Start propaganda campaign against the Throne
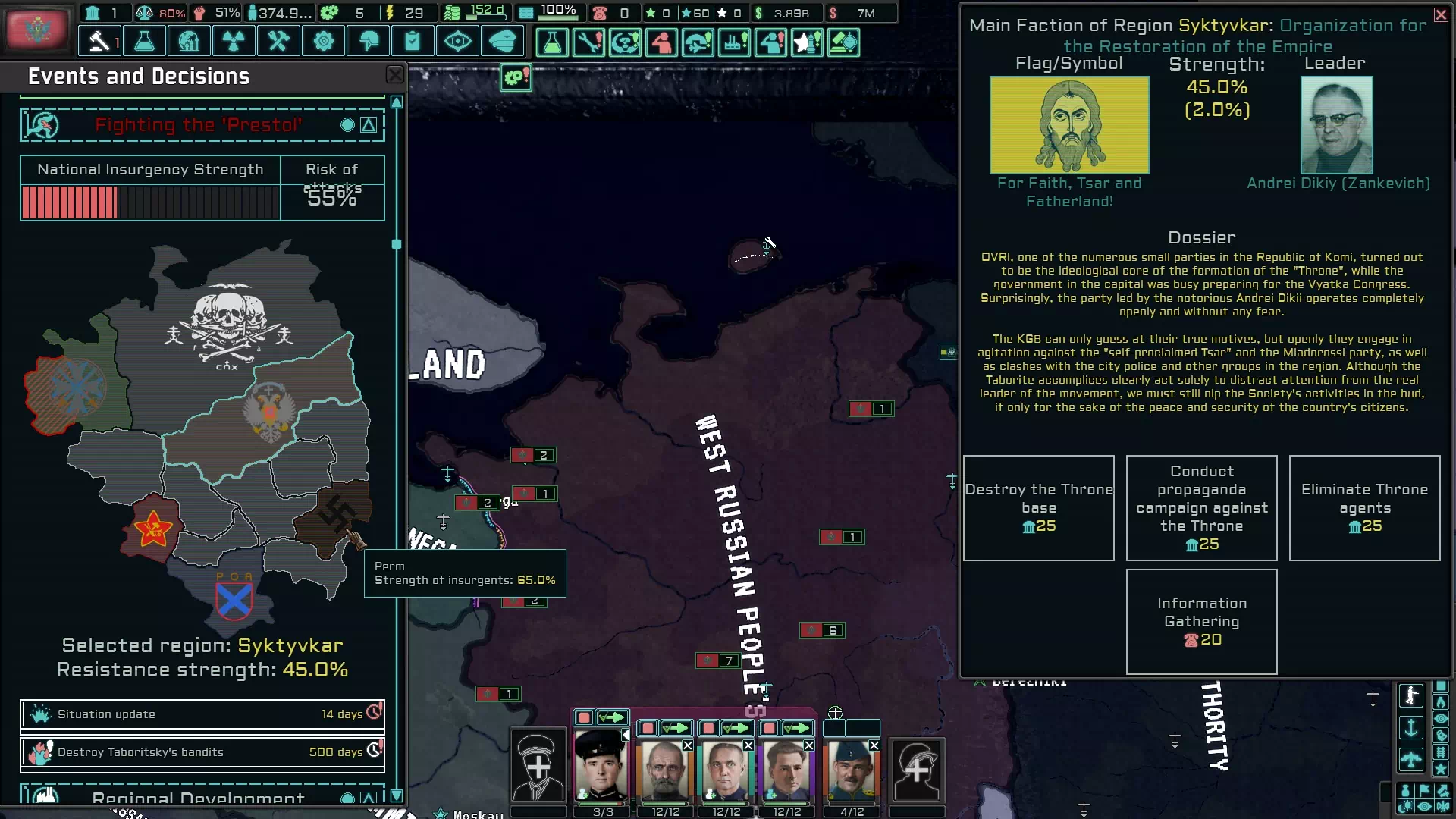This screenshot has width=1456, height=819. 1201,507
